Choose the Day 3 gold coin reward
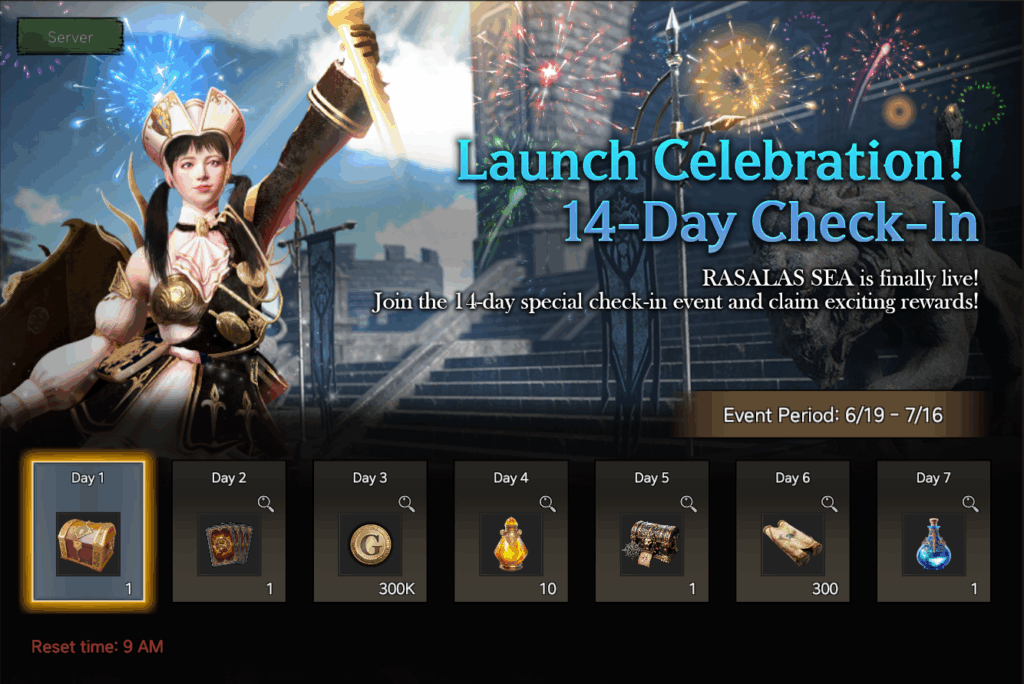 [x=370, y=543]
